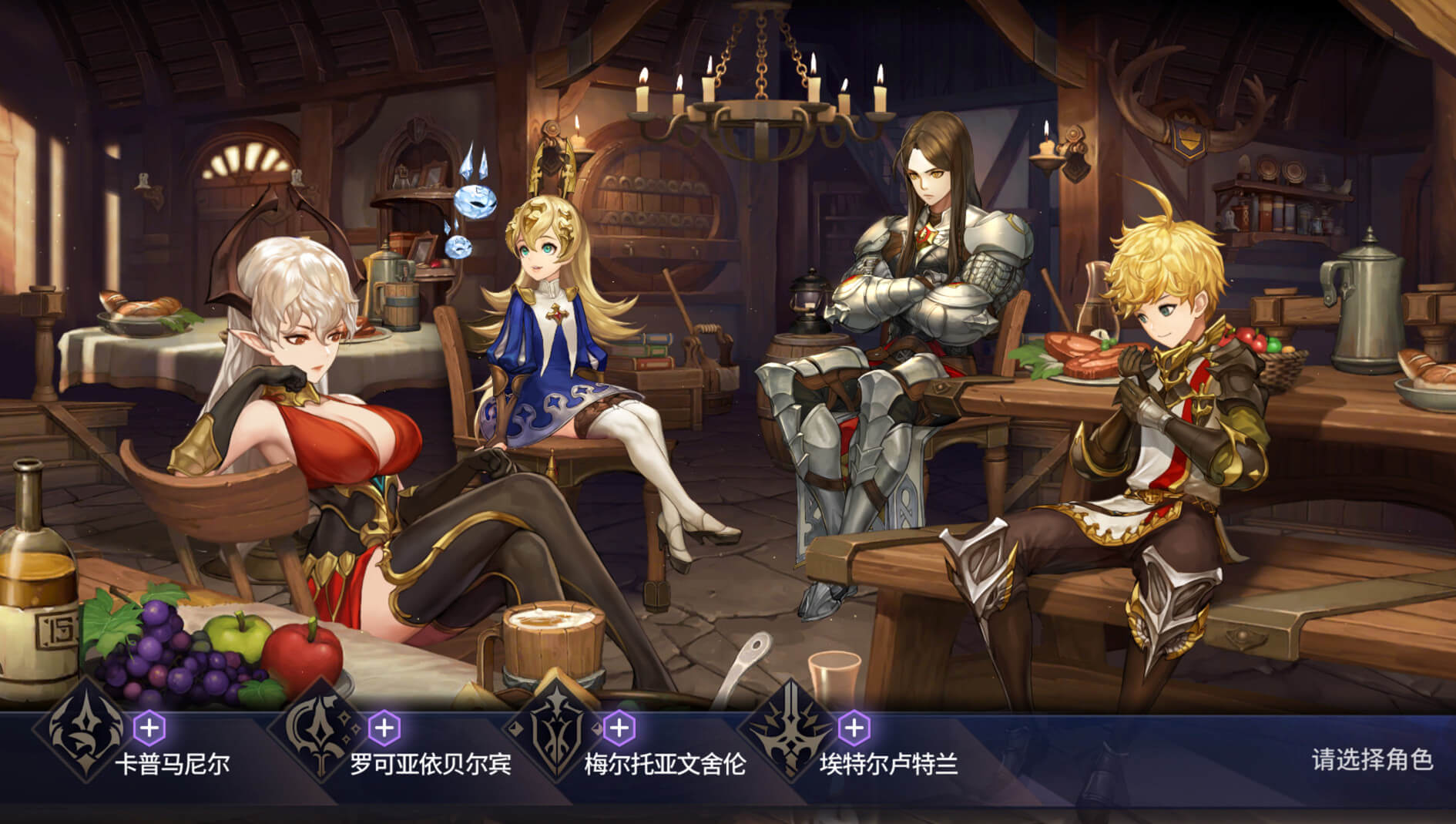Activate the plus button for 埃特尔卢特兰
The height and width of the screenshot is (824, 1456).
click(x=853, y=728)
